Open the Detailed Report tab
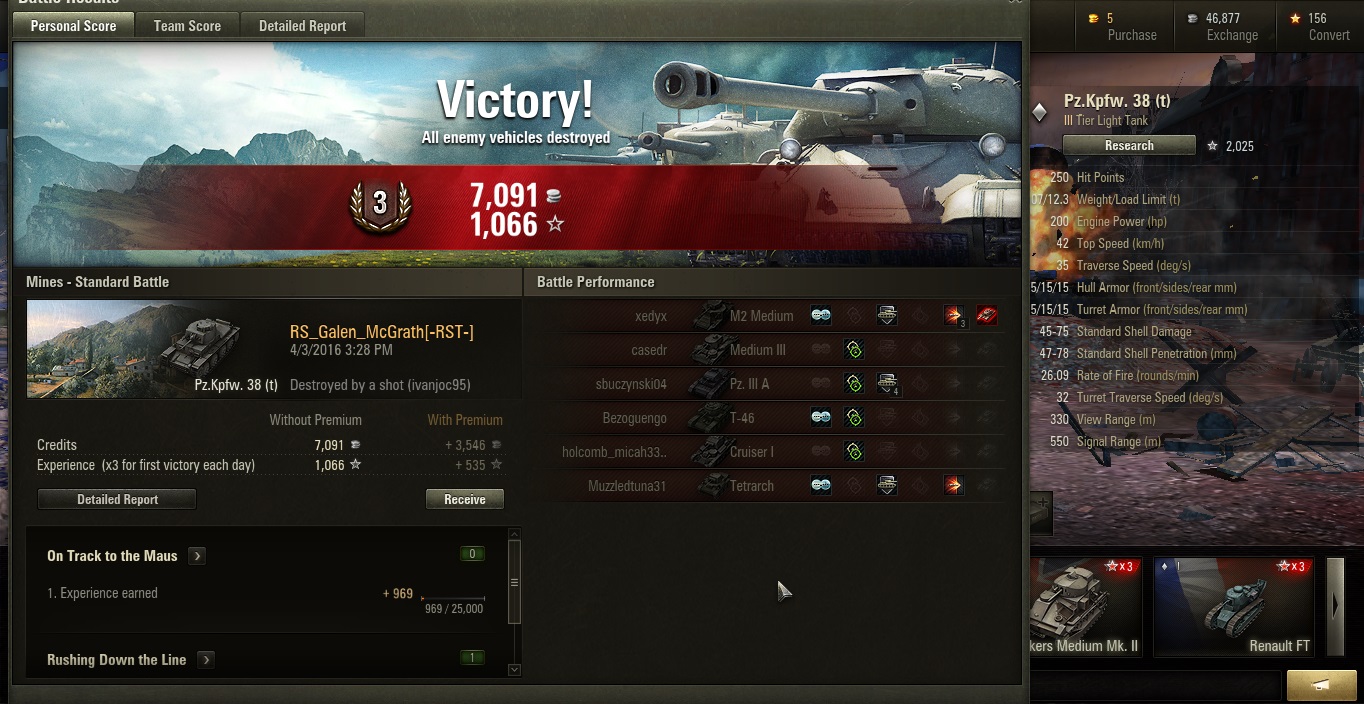Screen dimensions: 1364x704 [302, 26]
